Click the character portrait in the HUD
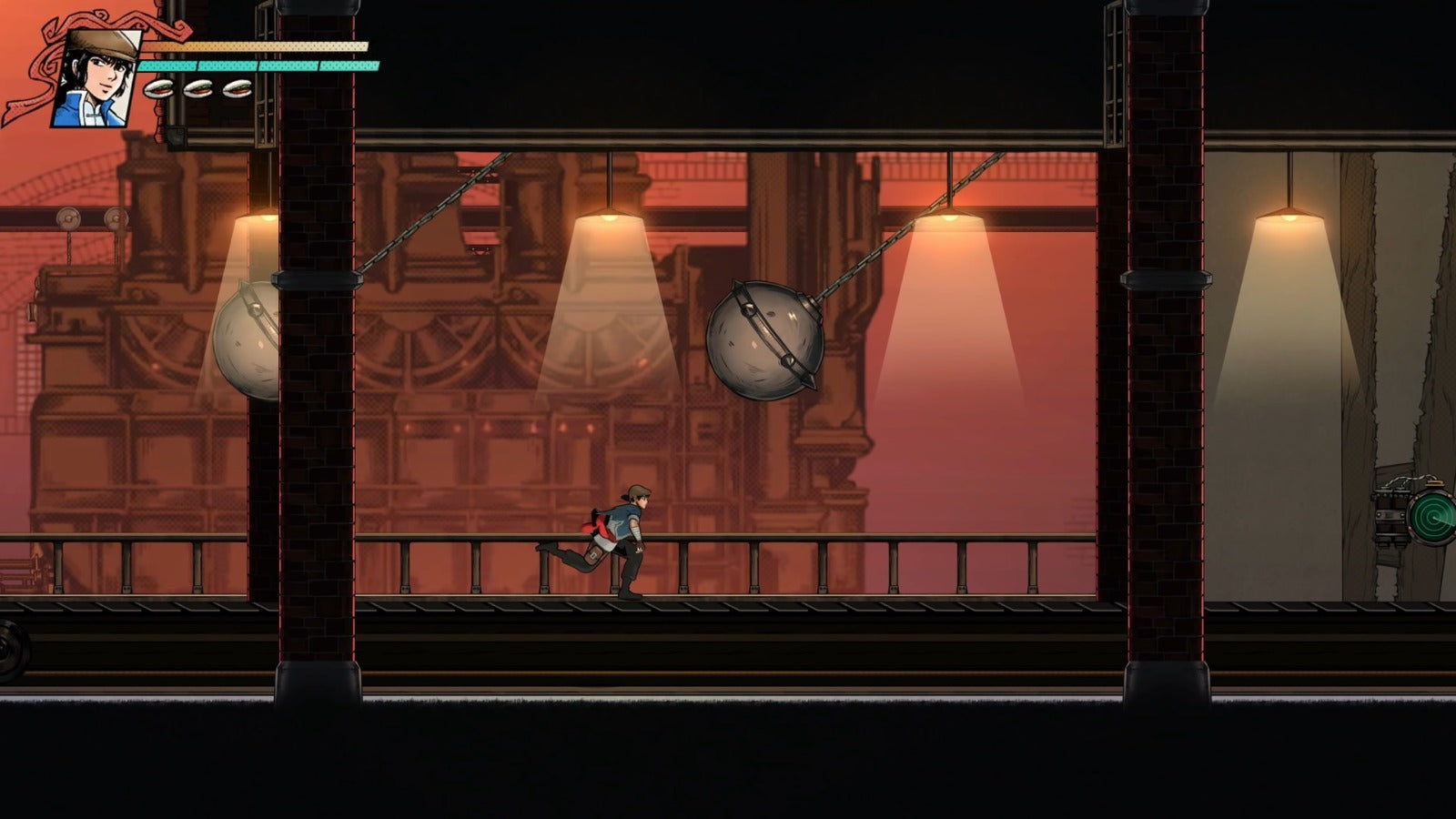Image resolution: width=1456 pixels, height=819 pixels. tap(96, 78)
